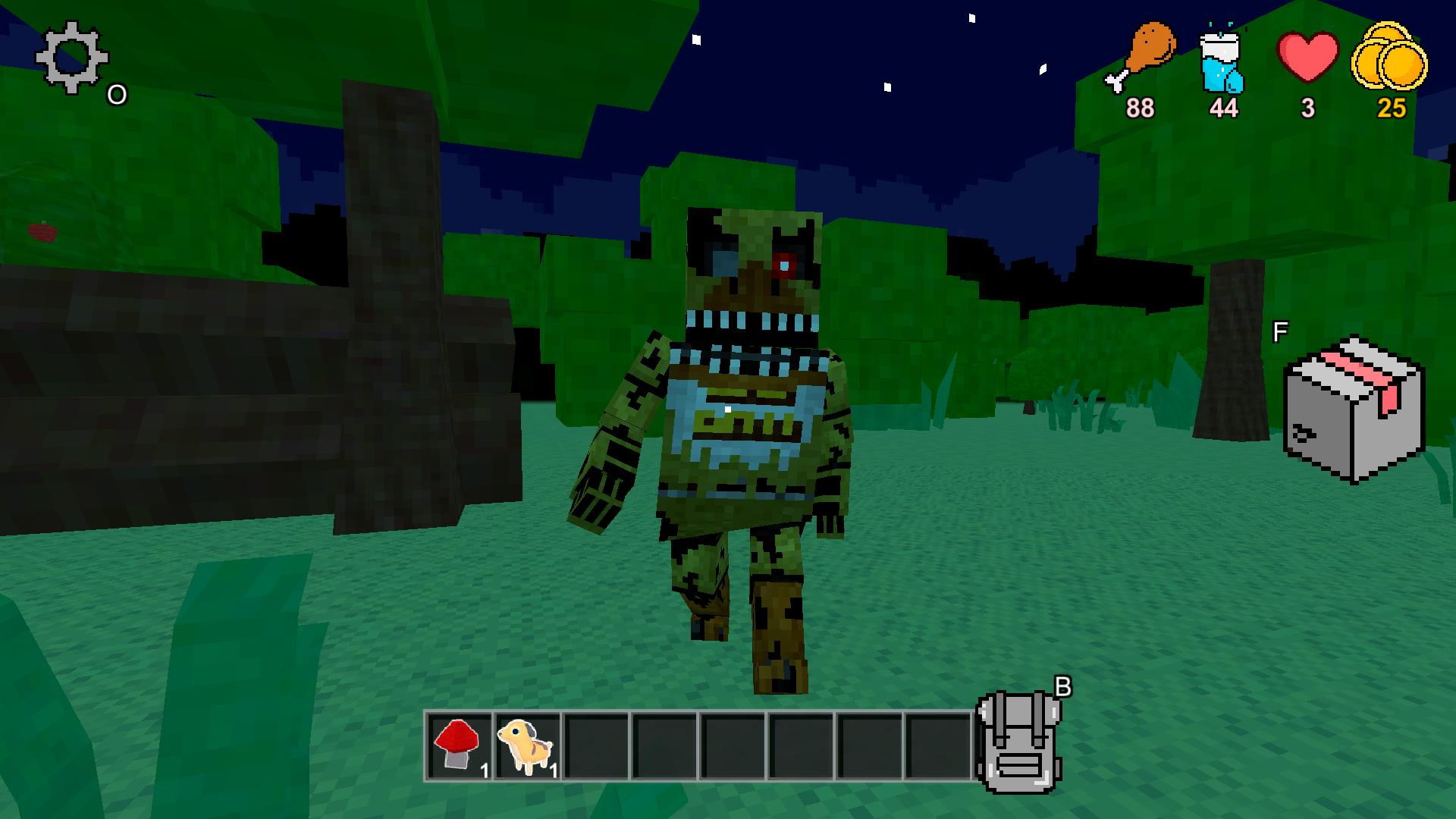Click the hunger counter showing 88
This screenshot has width=1456, height=819.
coord(1139,106)
